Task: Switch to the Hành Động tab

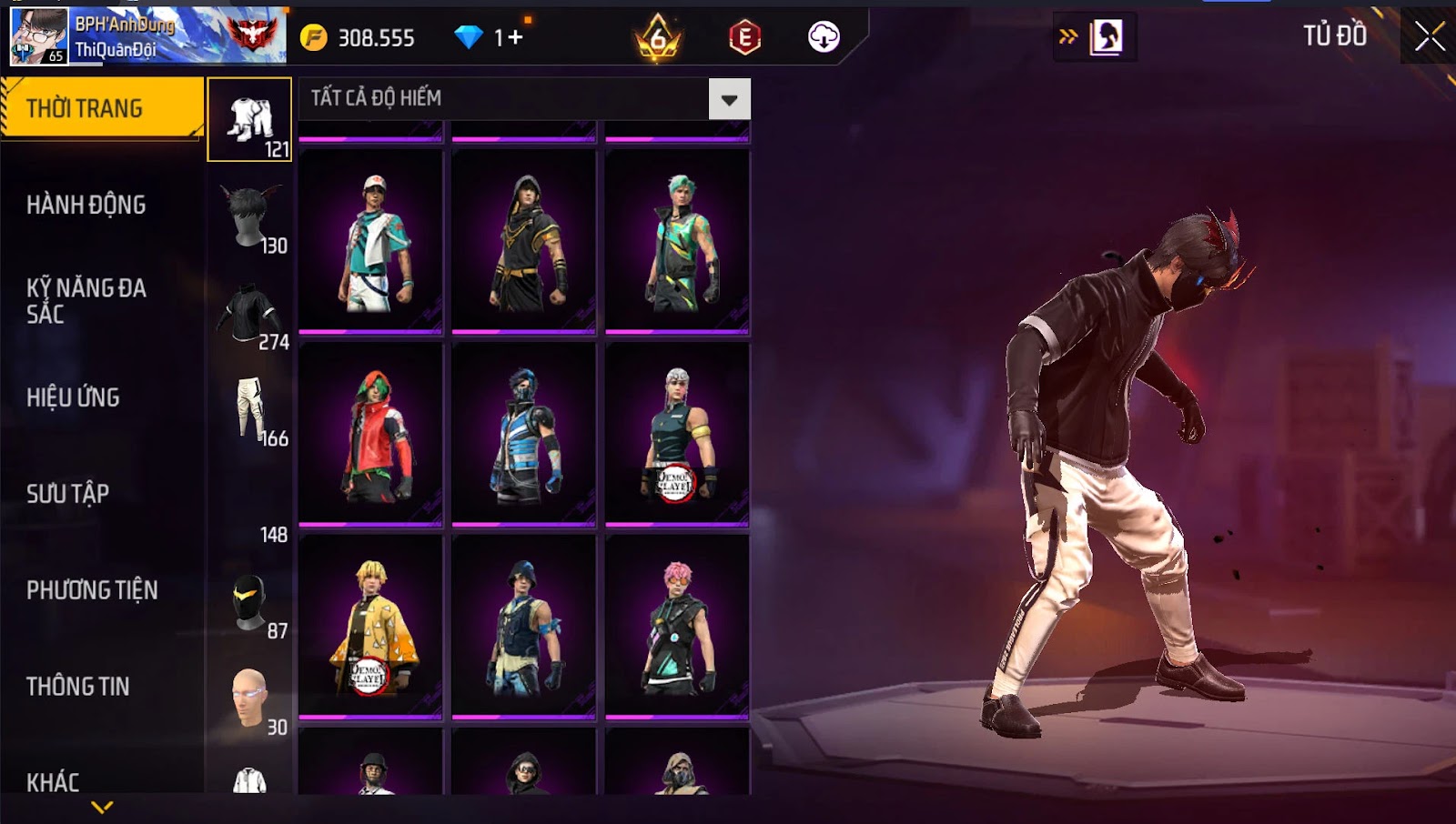Action: click(86, 205)
